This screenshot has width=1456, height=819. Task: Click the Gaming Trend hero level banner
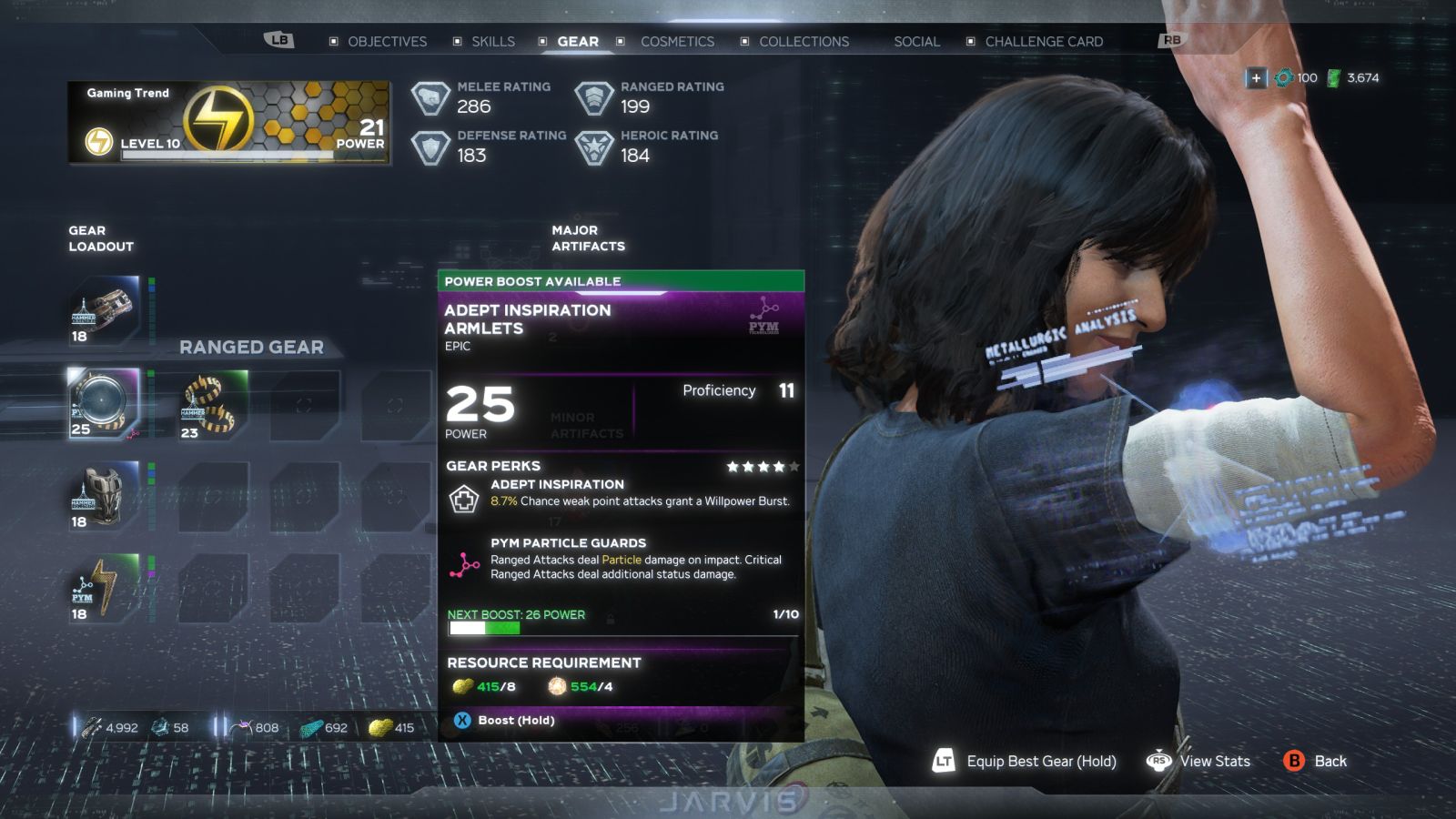click(229, 123)
